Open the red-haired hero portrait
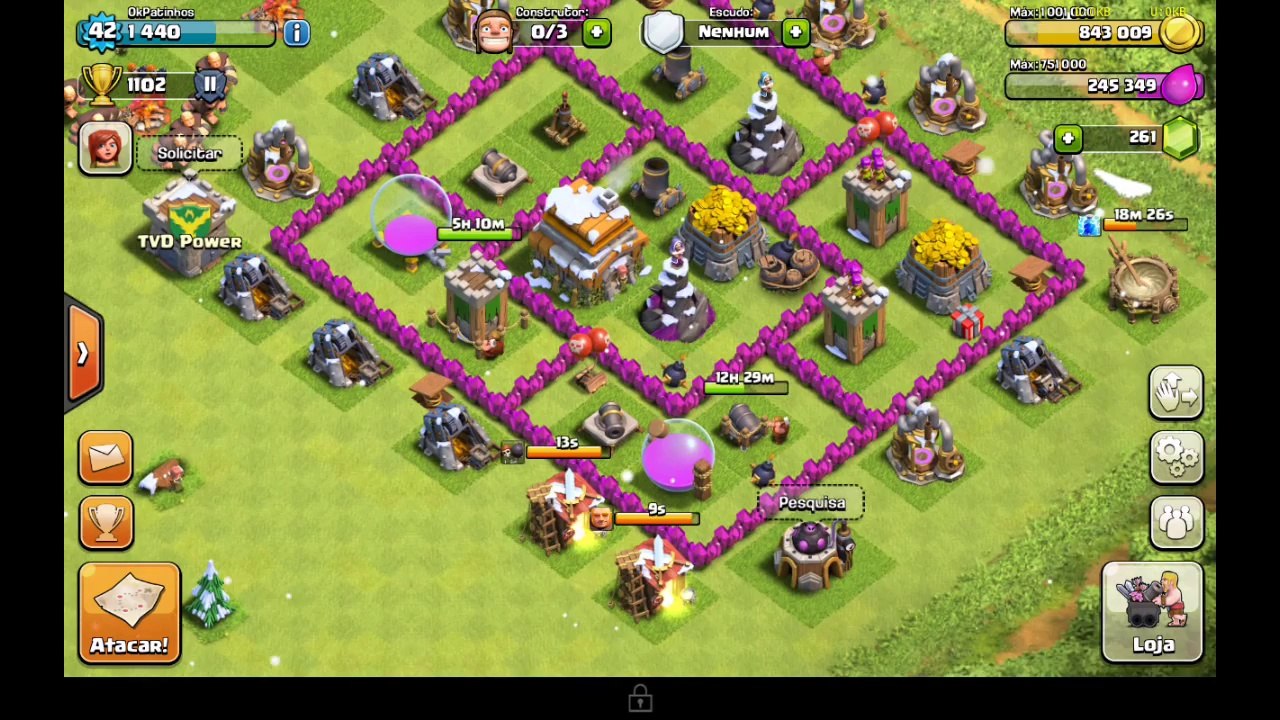Screen dimensions: 1280x720 point(105,149)
